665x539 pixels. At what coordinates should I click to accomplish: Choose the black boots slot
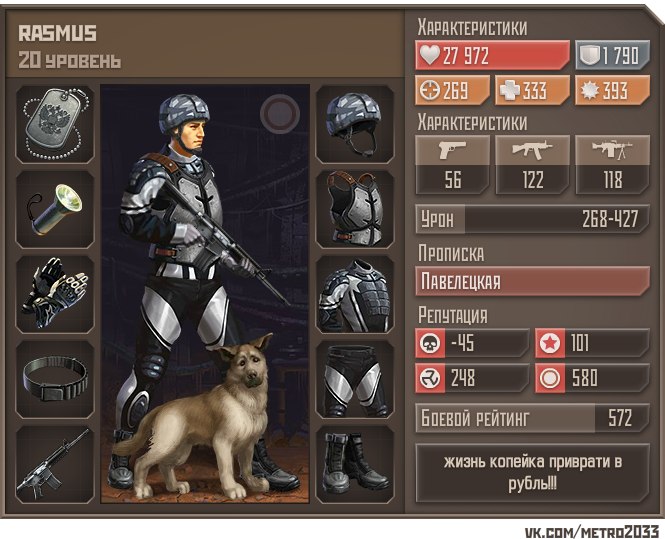[x=356, y=464]
